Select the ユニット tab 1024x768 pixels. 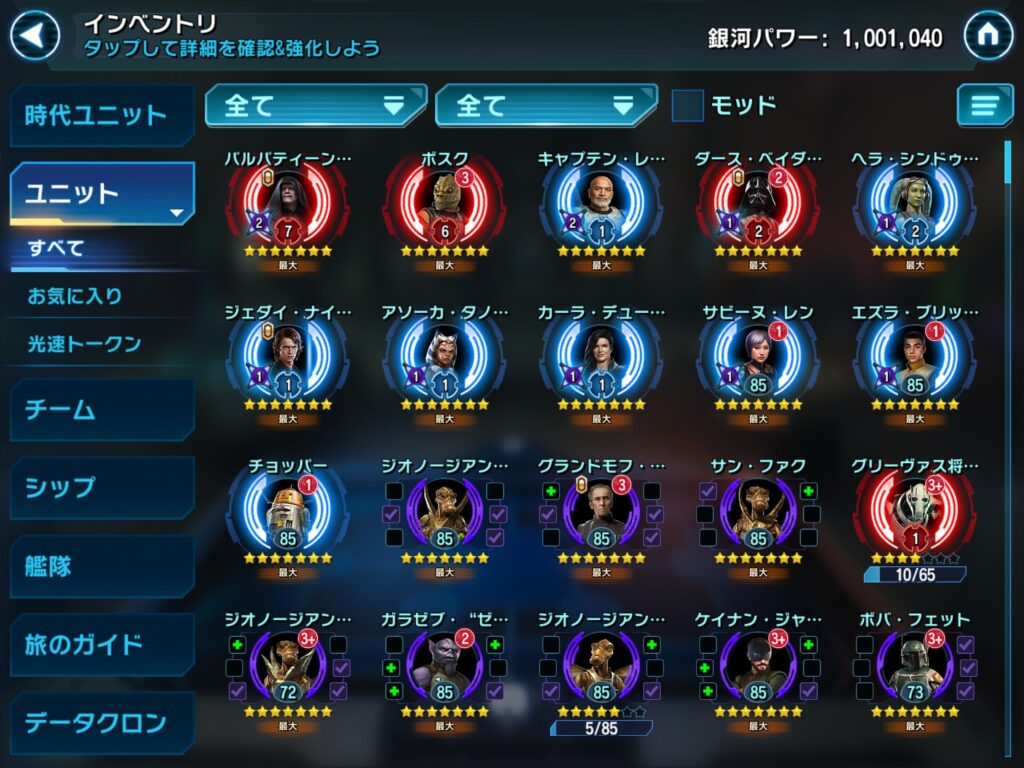[100, 193]
